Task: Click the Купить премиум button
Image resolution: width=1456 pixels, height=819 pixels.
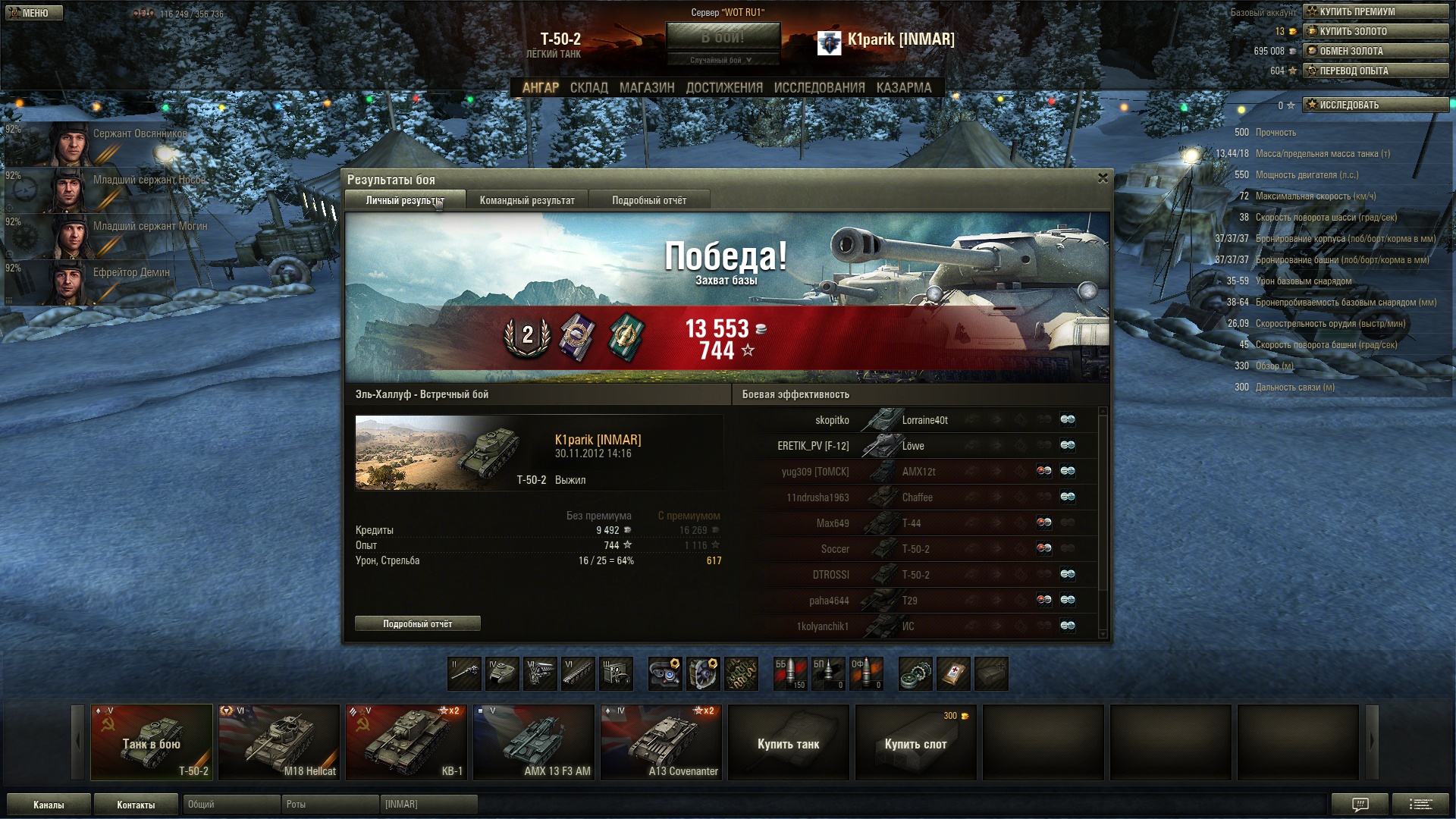Action: pos(1375,11)
